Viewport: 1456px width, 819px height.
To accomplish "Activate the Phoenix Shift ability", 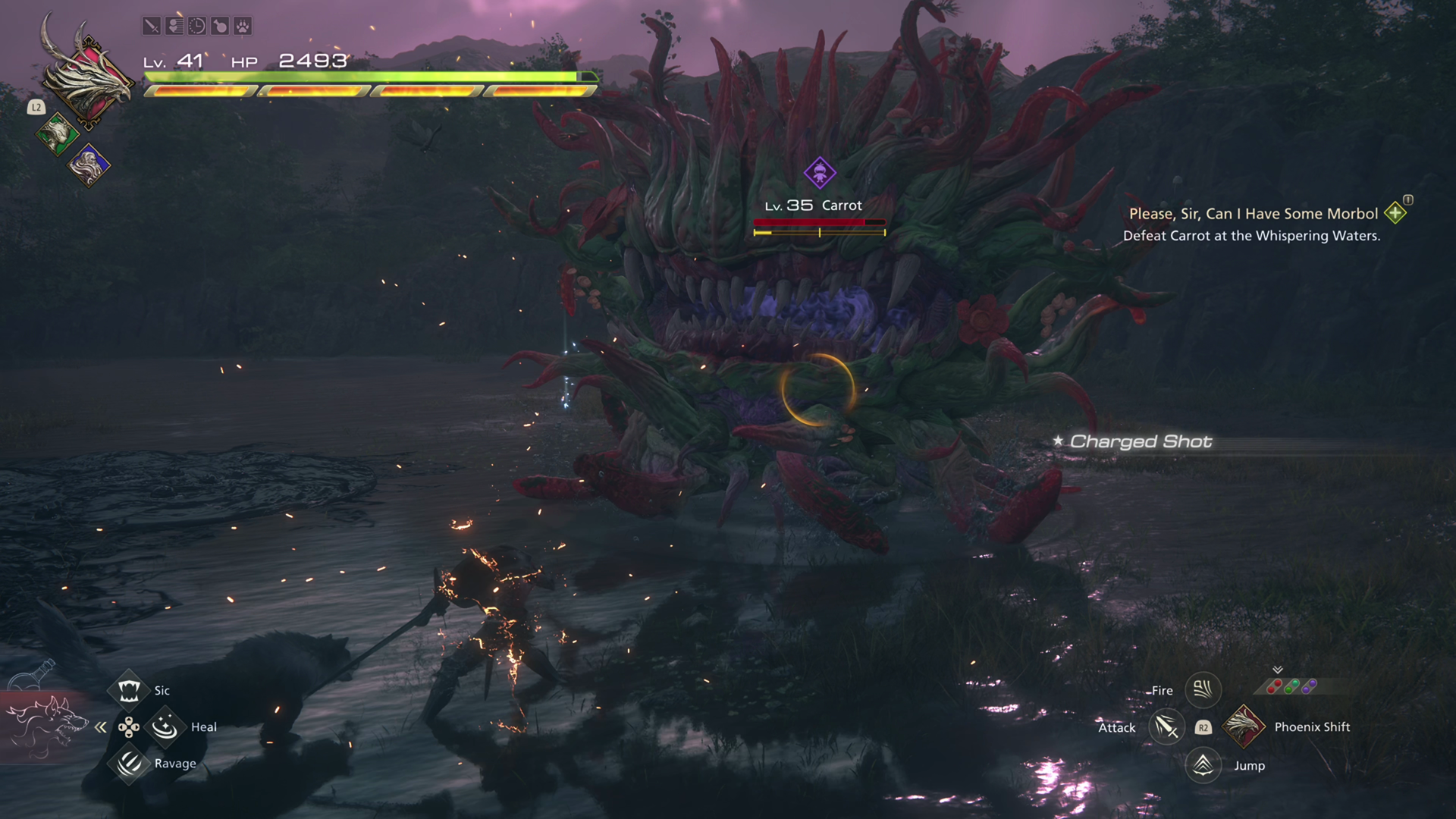I will (x=1244, y=726).
